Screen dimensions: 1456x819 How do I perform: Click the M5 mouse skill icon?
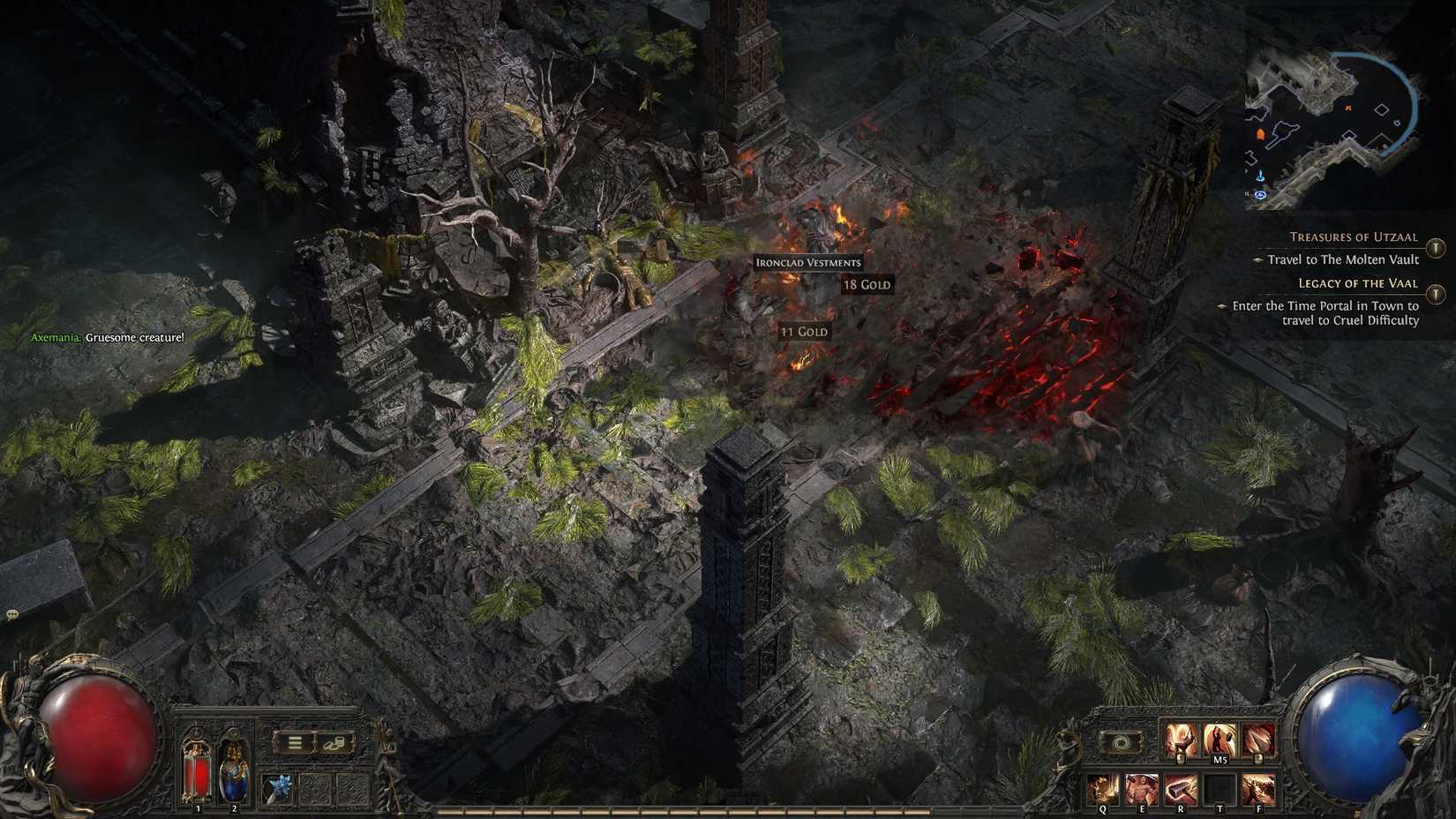[1220, 737]
